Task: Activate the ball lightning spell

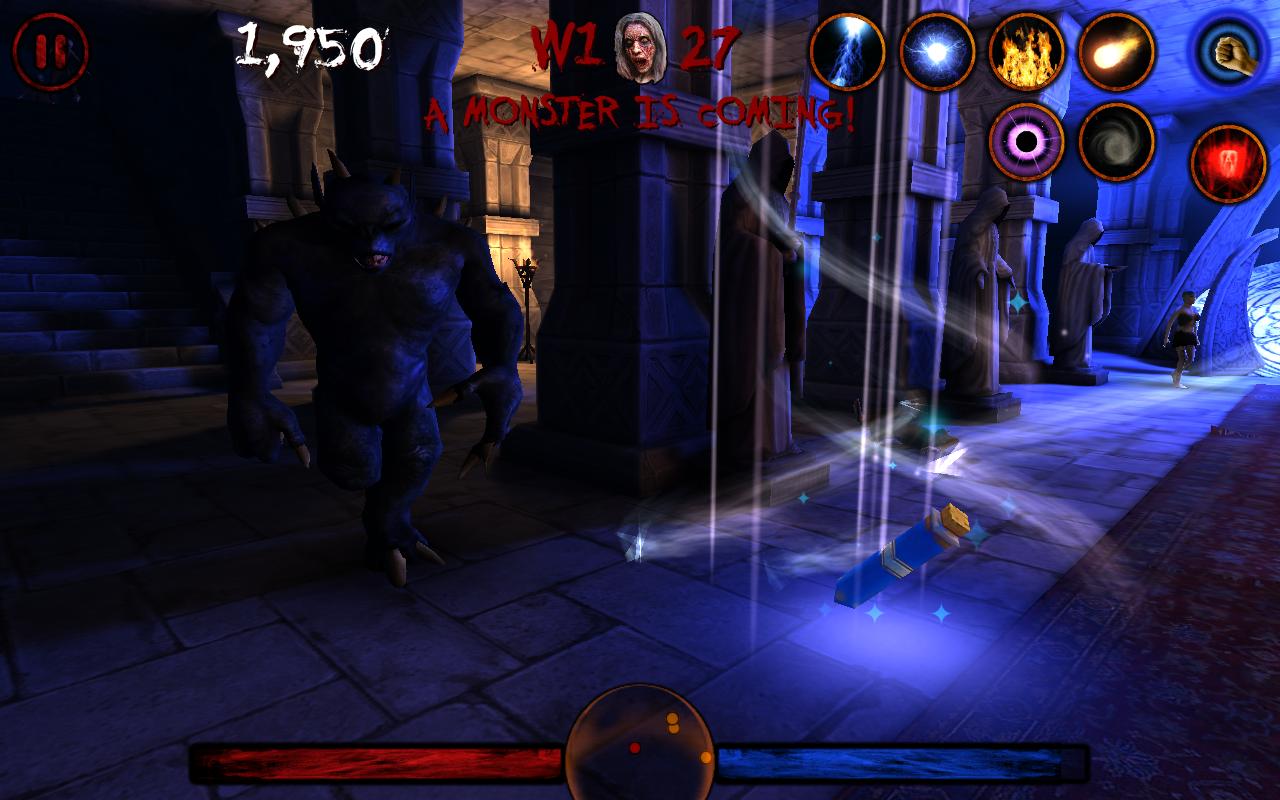Action: [x=937, y=55]
